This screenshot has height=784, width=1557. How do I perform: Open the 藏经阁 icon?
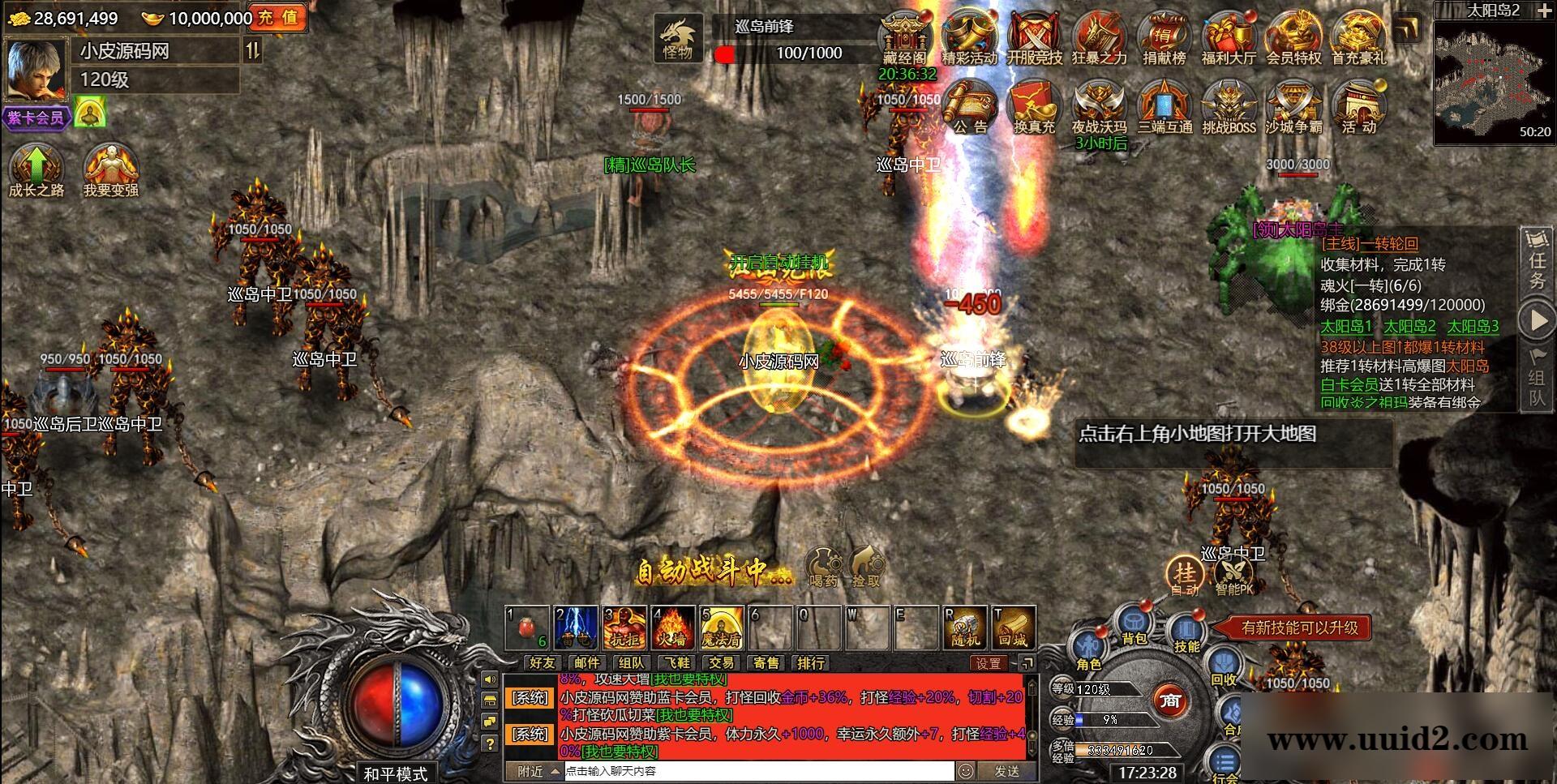(904, 37)
